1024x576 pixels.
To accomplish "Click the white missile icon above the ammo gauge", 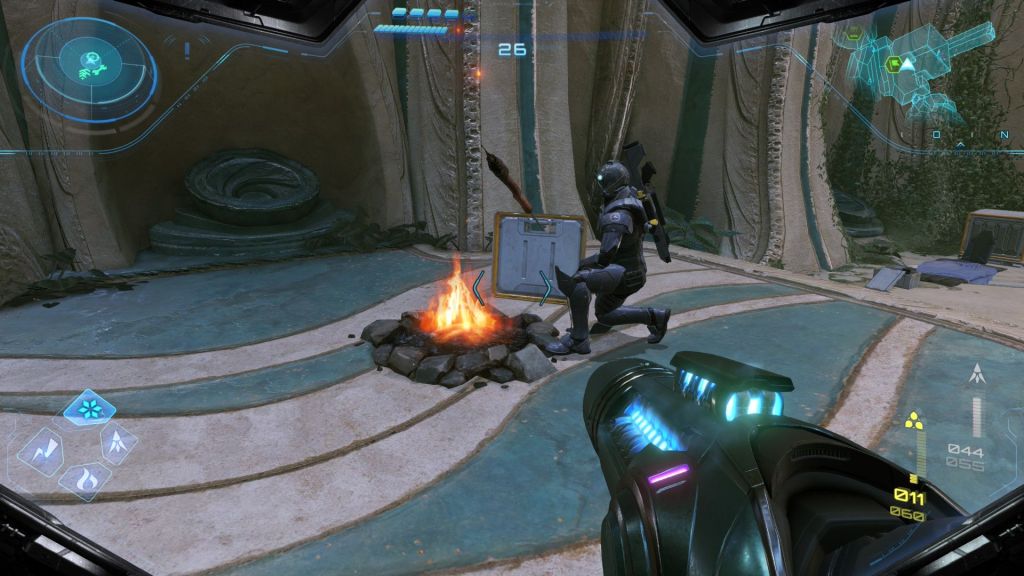I will pyautogui.click(x=976, y=376).
